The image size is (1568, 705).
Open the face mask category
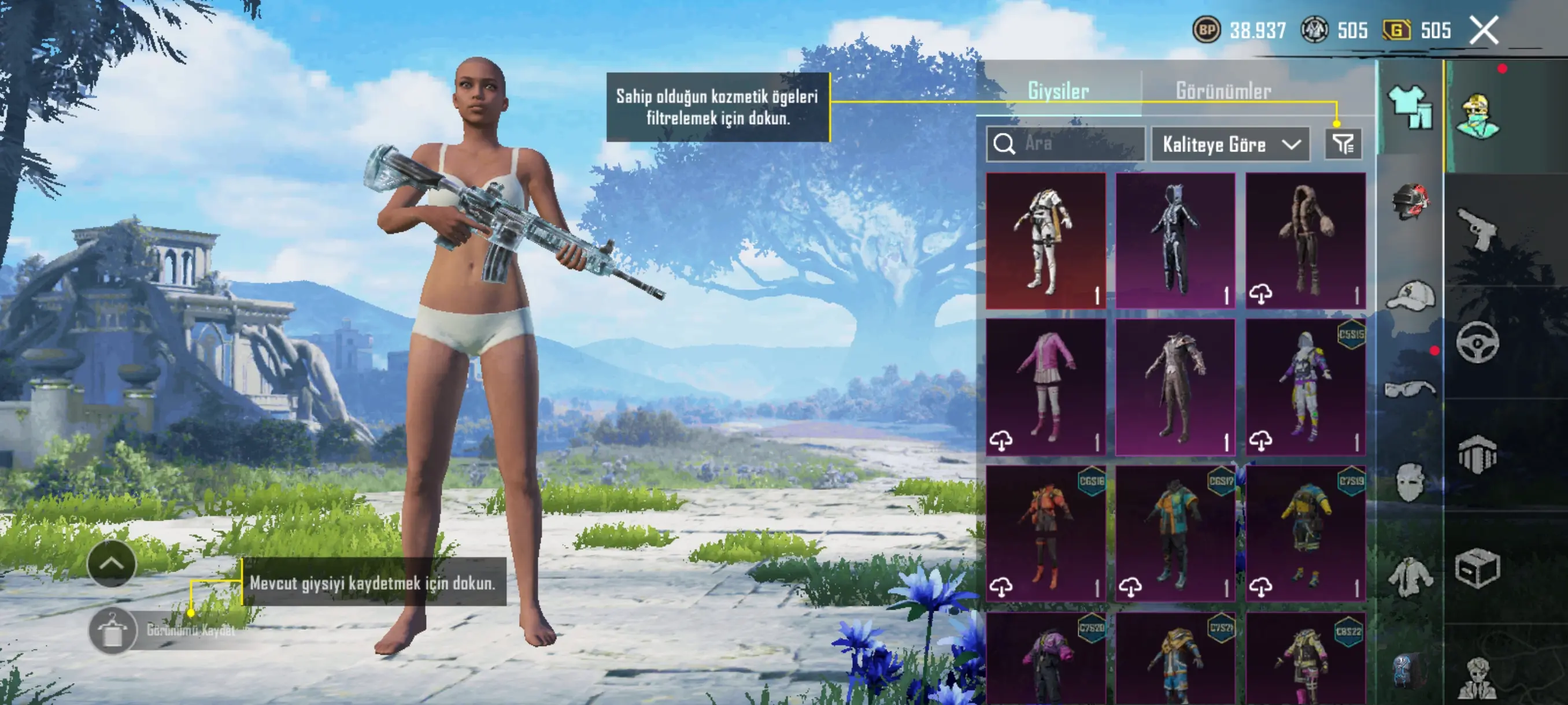coord(1409,482)
